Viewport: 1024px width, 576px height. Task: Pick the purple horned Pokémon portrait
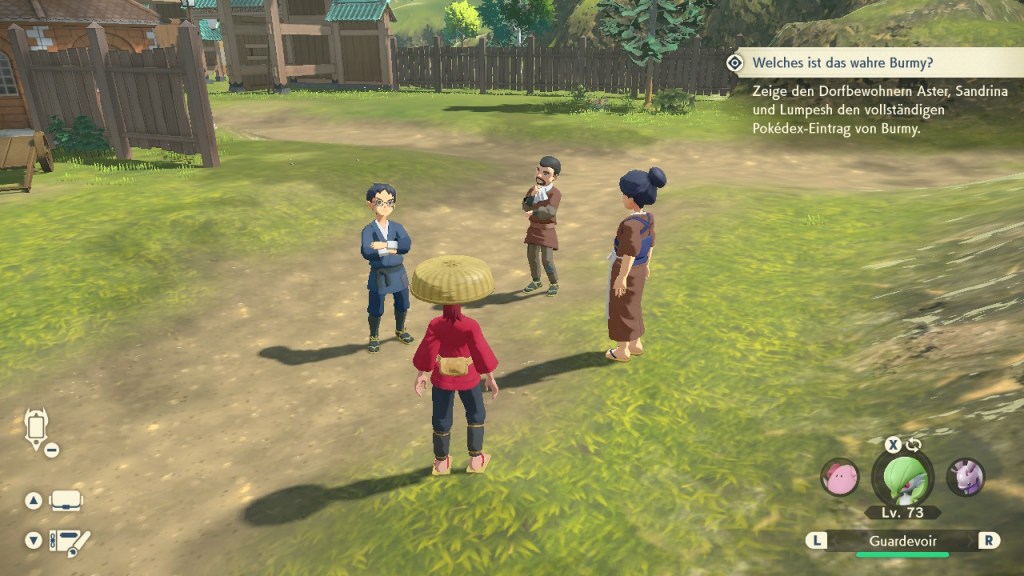tap(966, 477)
